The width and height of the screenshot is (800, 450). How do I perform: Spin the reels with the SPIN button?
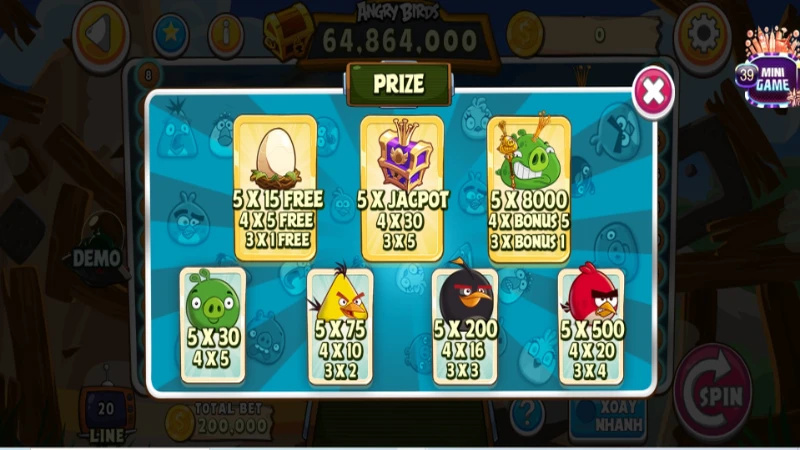pyautogui.click(x=714, y=394)
